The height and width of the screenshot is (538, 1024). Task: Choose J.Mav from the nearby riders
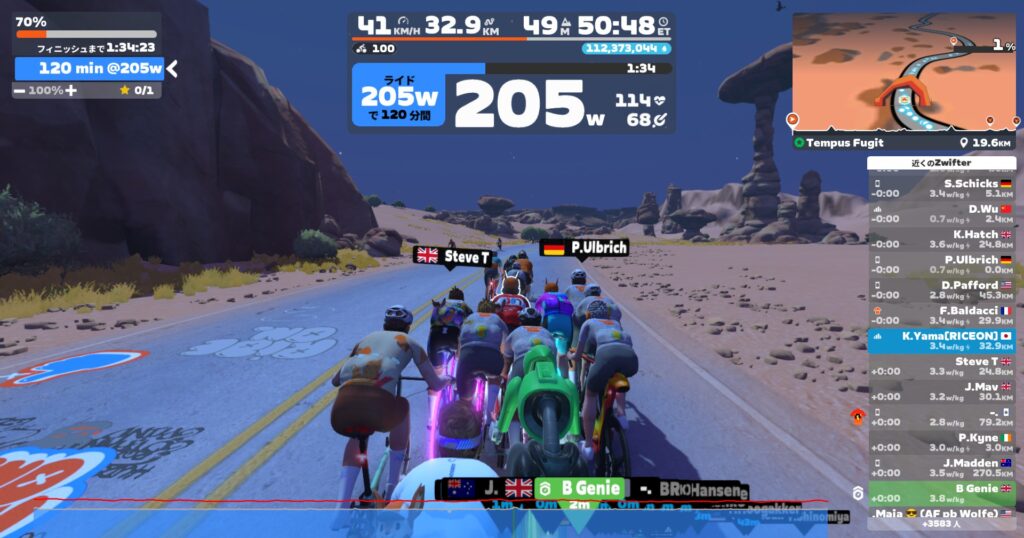point(941,391)
